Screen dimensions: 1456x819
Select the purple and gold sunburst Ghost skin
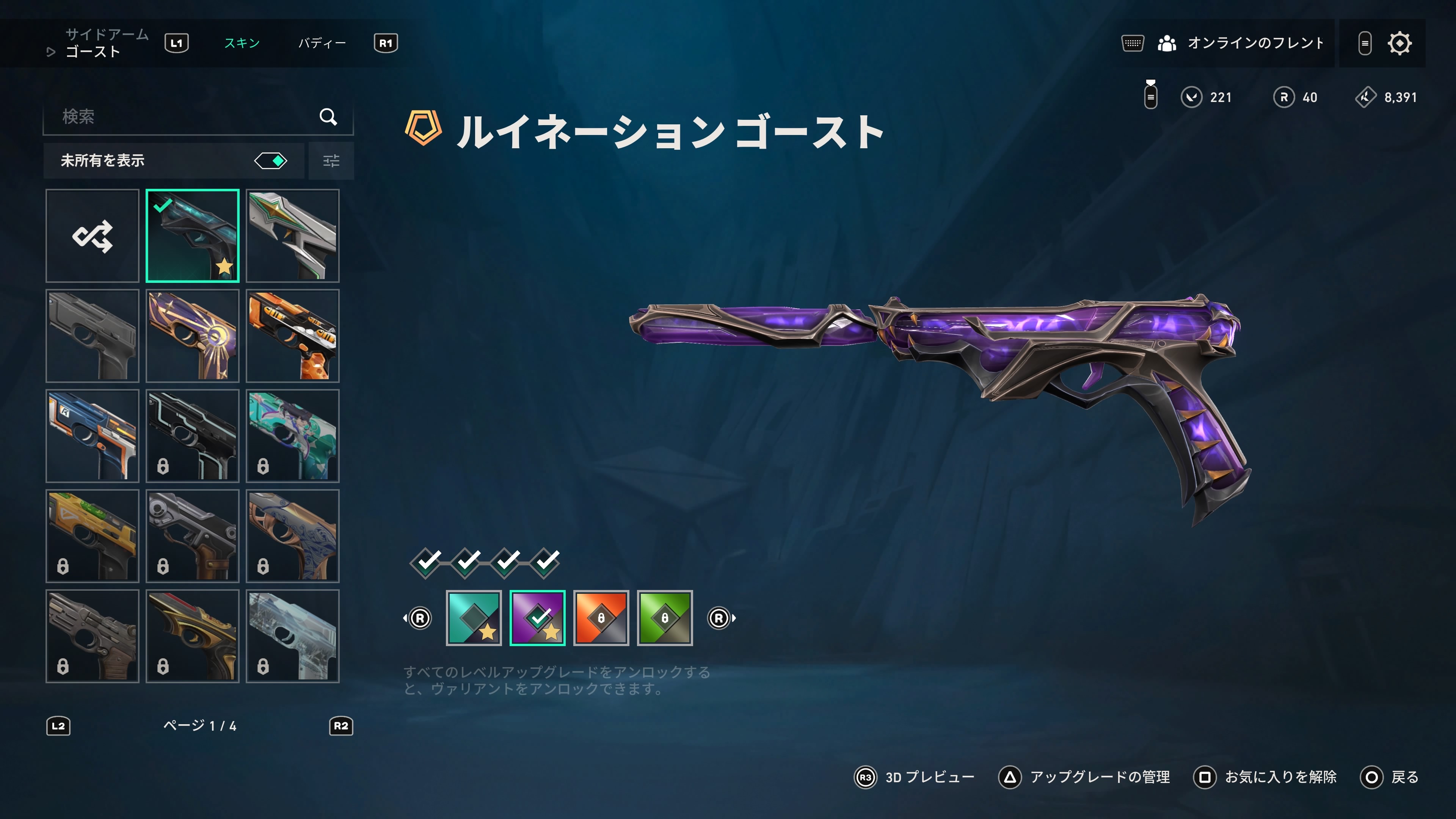pyautogui.click(x=192, y=336)
